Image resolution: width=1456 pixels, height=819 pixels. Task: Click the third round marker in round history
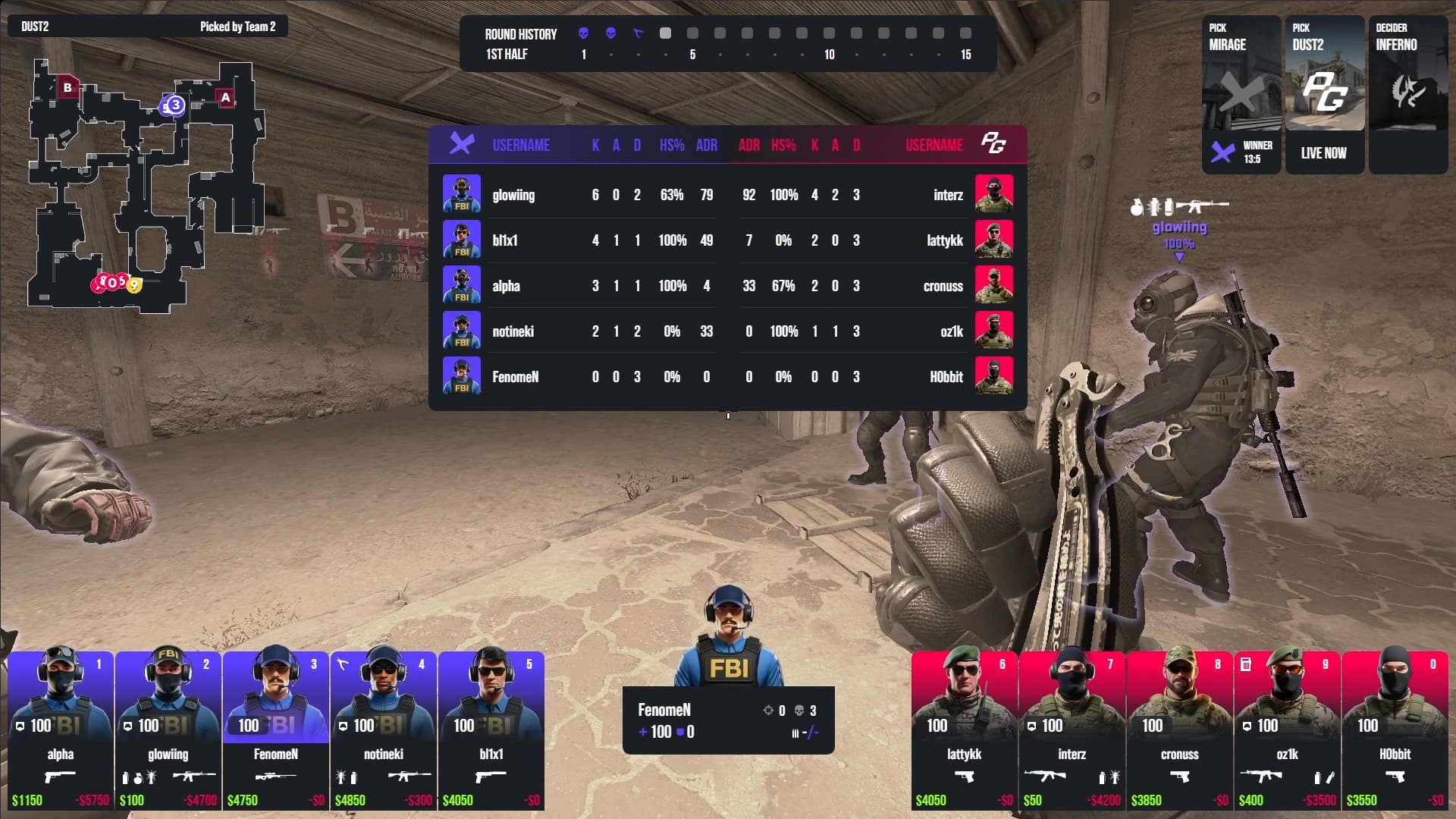[x=638, y=33]
